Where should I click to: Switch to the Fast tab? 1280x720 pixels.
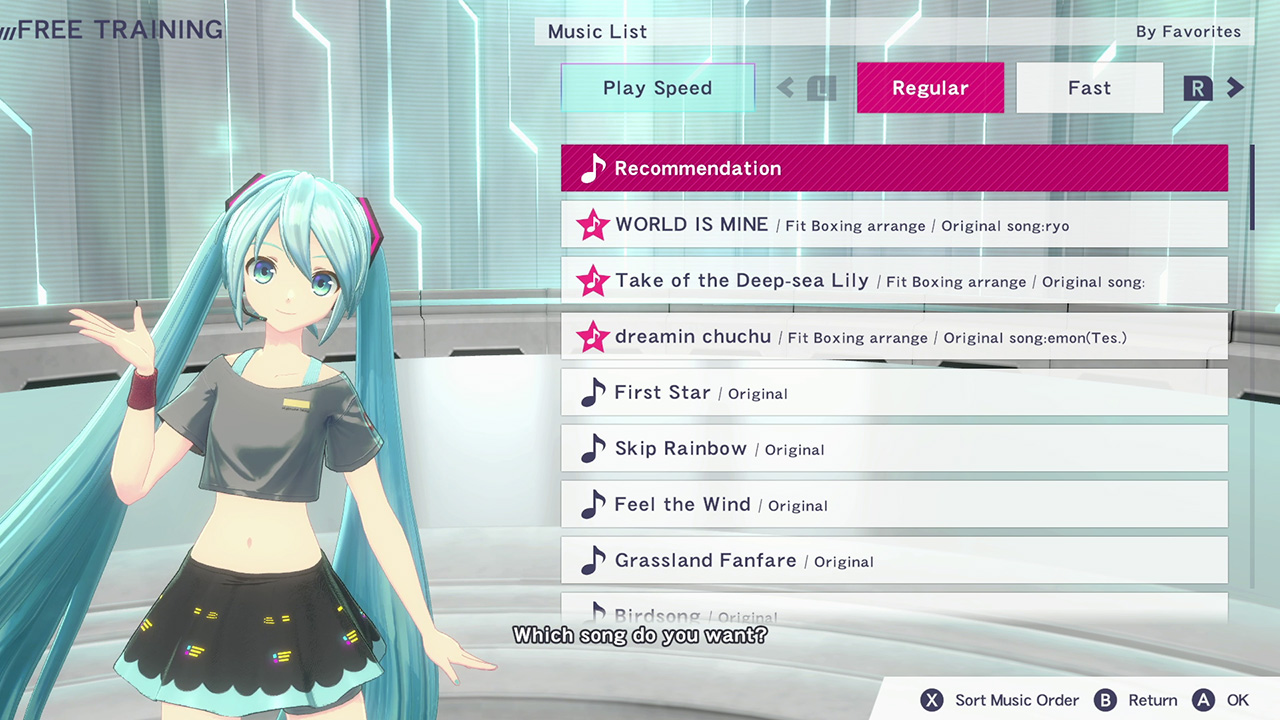pos(1089,88)
